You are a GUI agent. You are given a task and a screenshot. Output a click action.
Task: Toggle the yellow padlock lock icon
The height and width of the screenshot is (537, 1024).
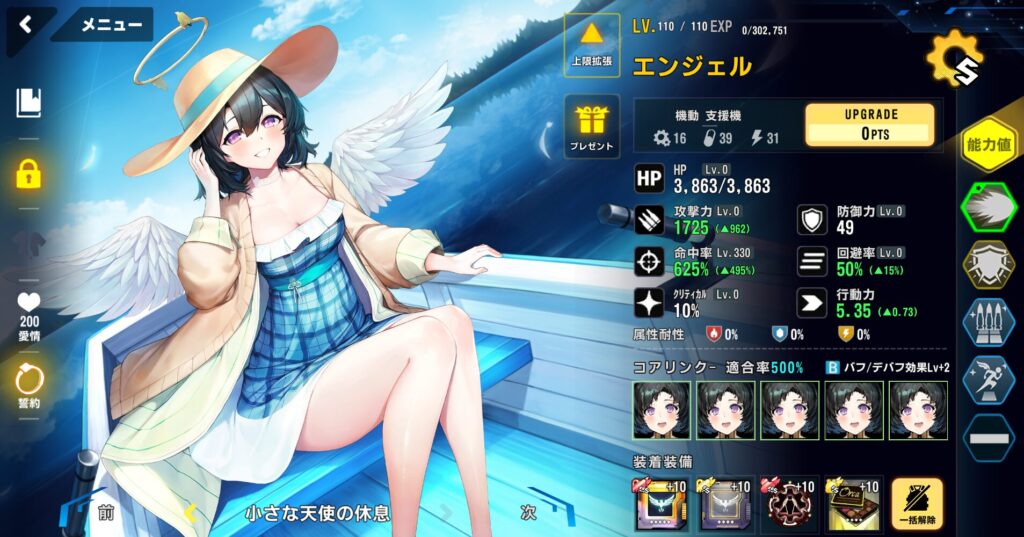click(29, 174)
